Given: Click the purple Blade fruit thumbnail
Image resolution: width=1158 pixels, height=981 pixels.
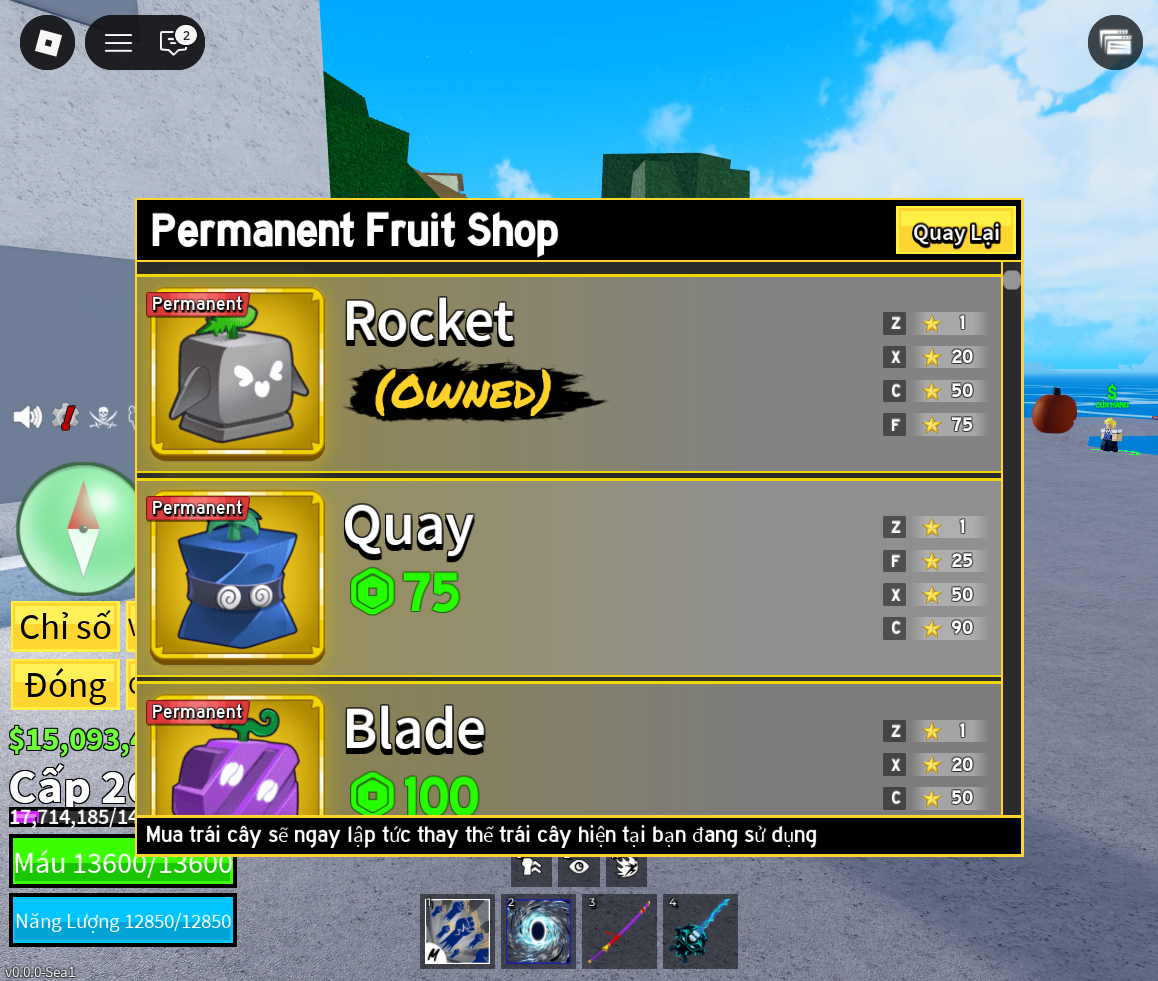Looking at the screenshot, I should click(x=237, y=765).
